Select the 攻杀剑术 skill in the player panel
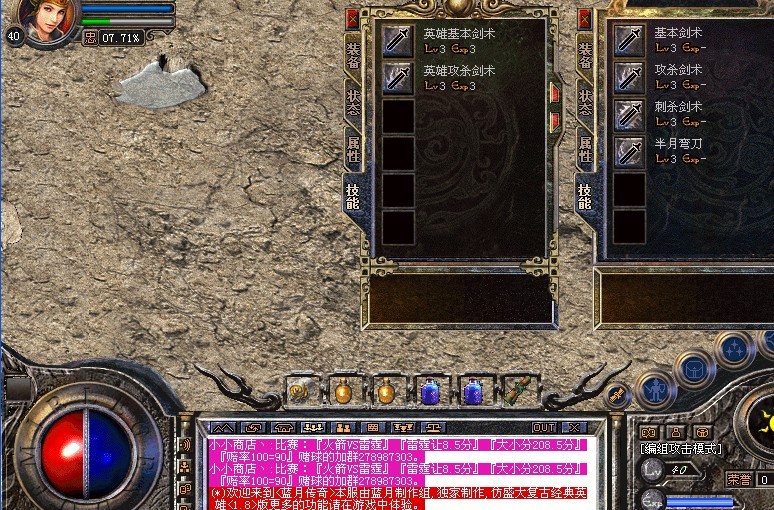 [629, 77]
